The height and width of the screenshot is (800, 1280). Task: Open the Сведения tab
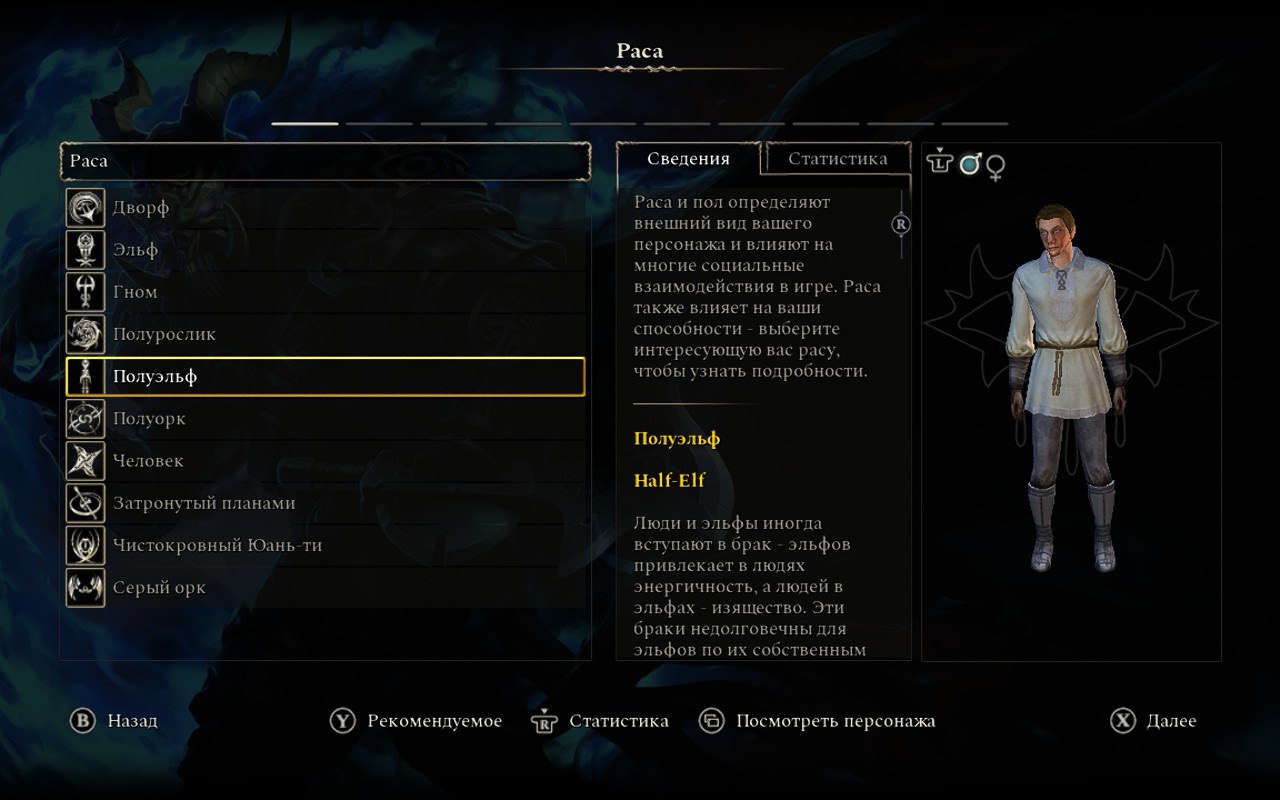click(x=688, y=159)
